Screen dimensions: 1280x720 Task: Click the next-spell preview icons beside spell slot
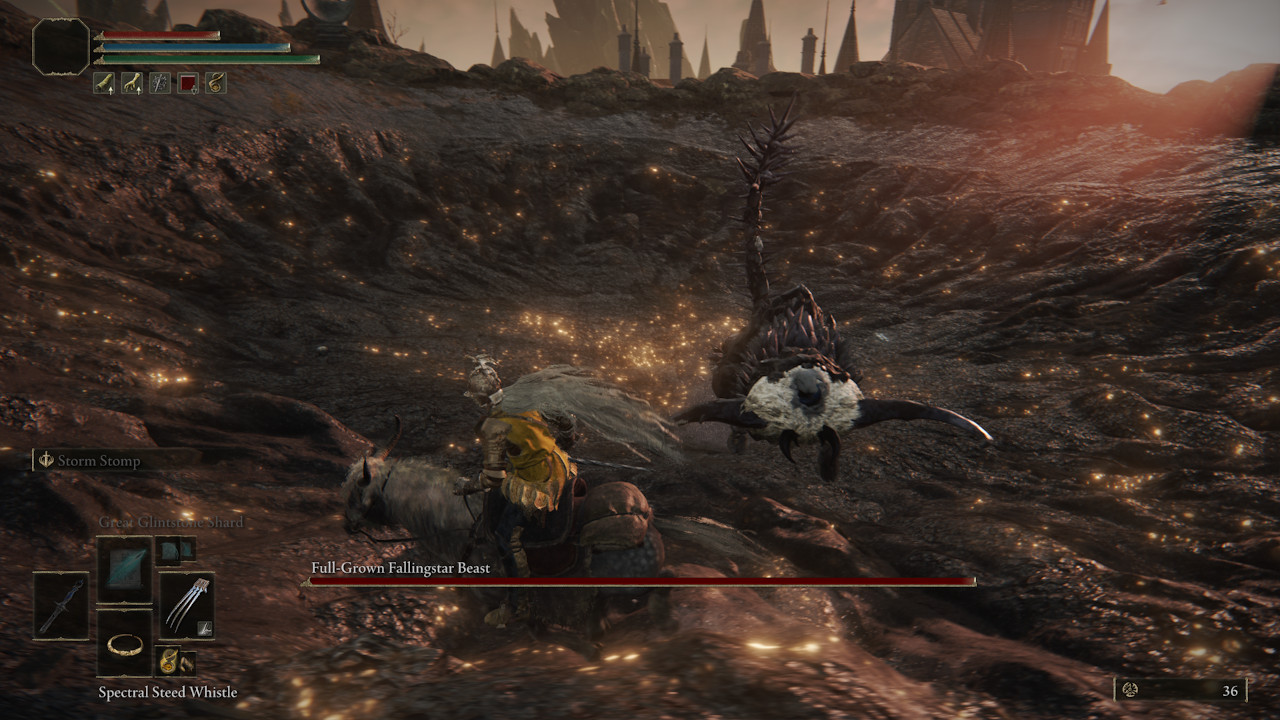(x=175, y=550)
